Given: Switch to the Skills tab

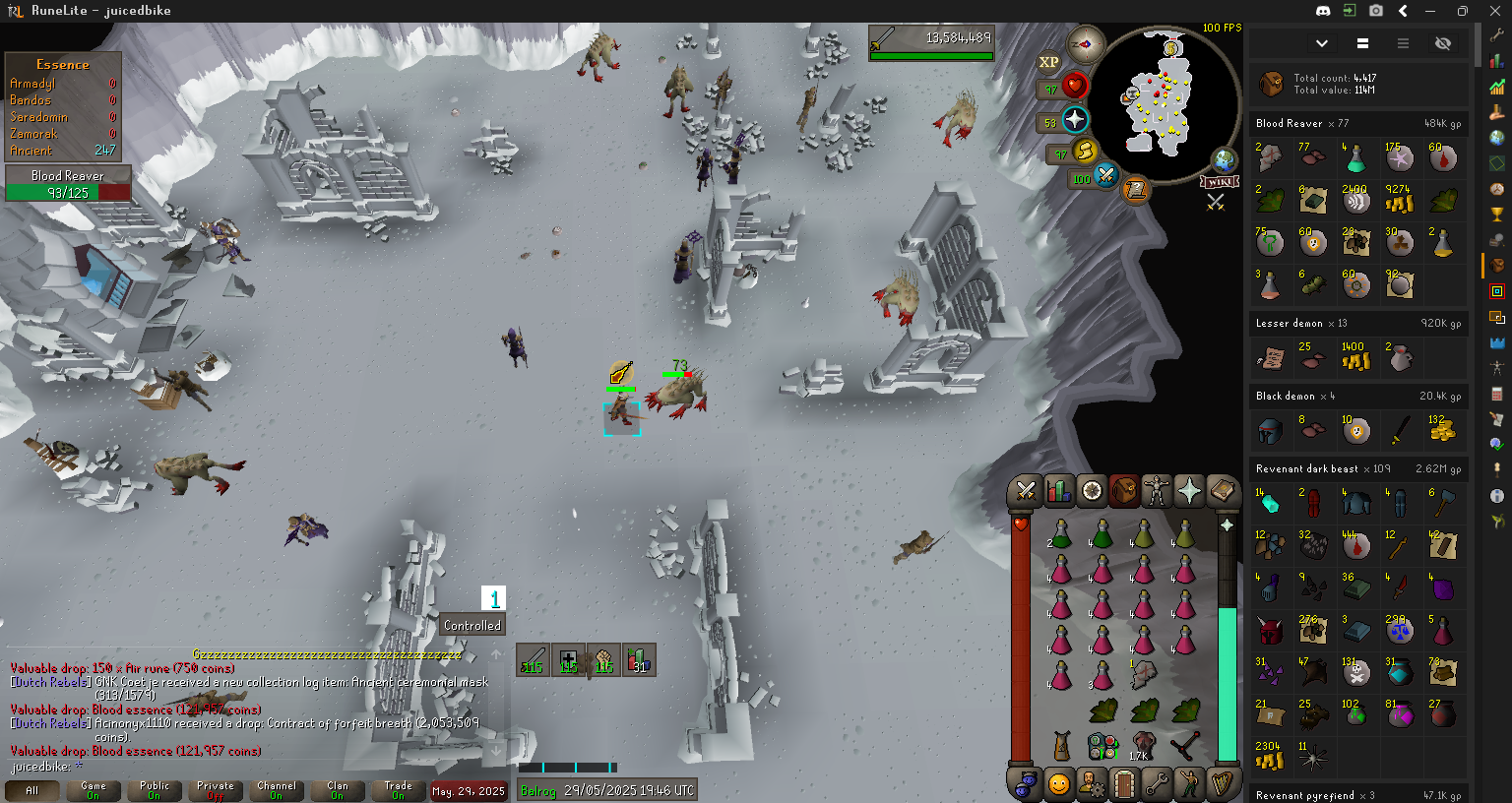Looking at the screenshot, I should pos(1059,490).
